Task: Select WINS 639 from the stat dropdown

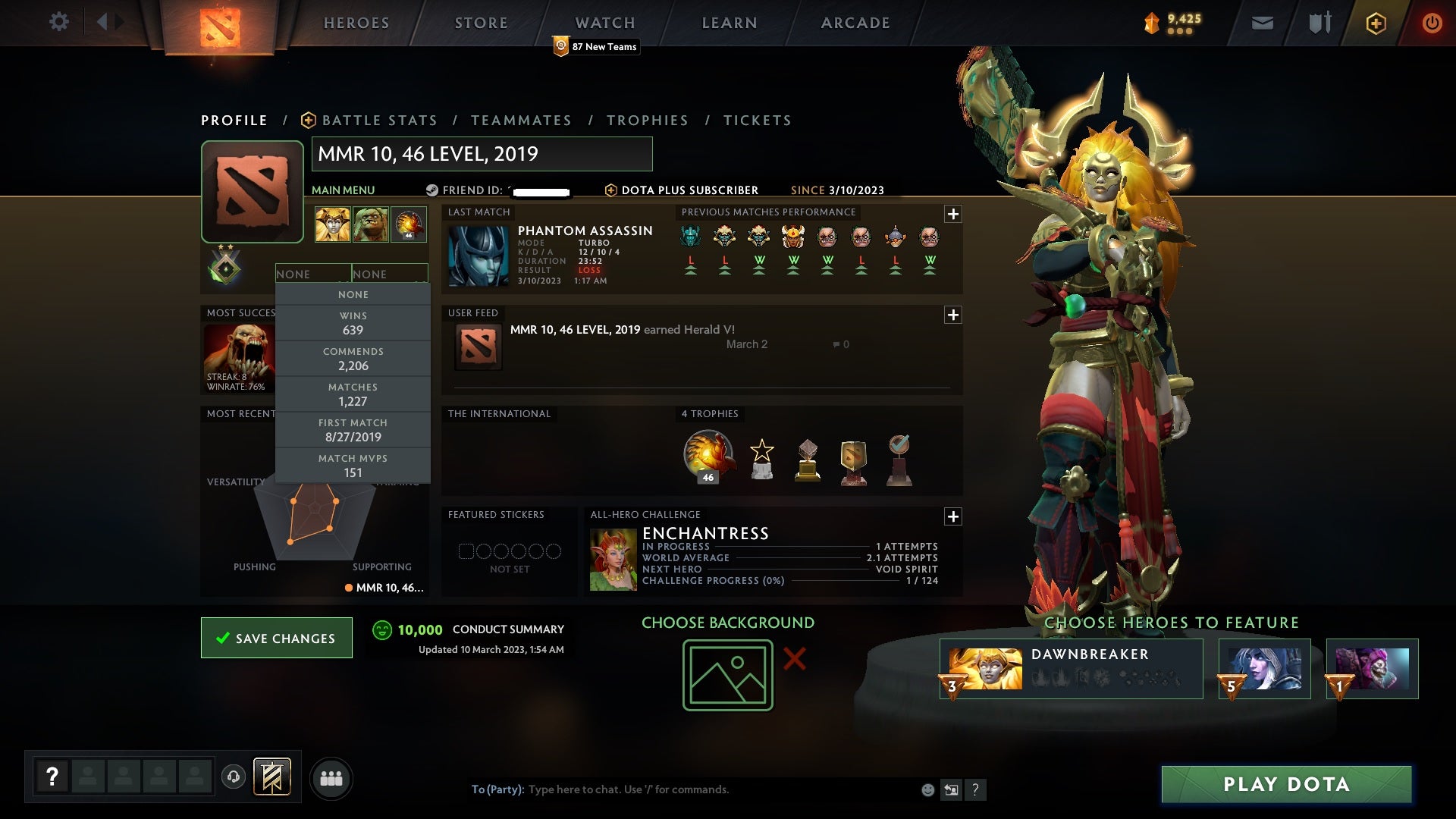Action: tap(353, 322)
